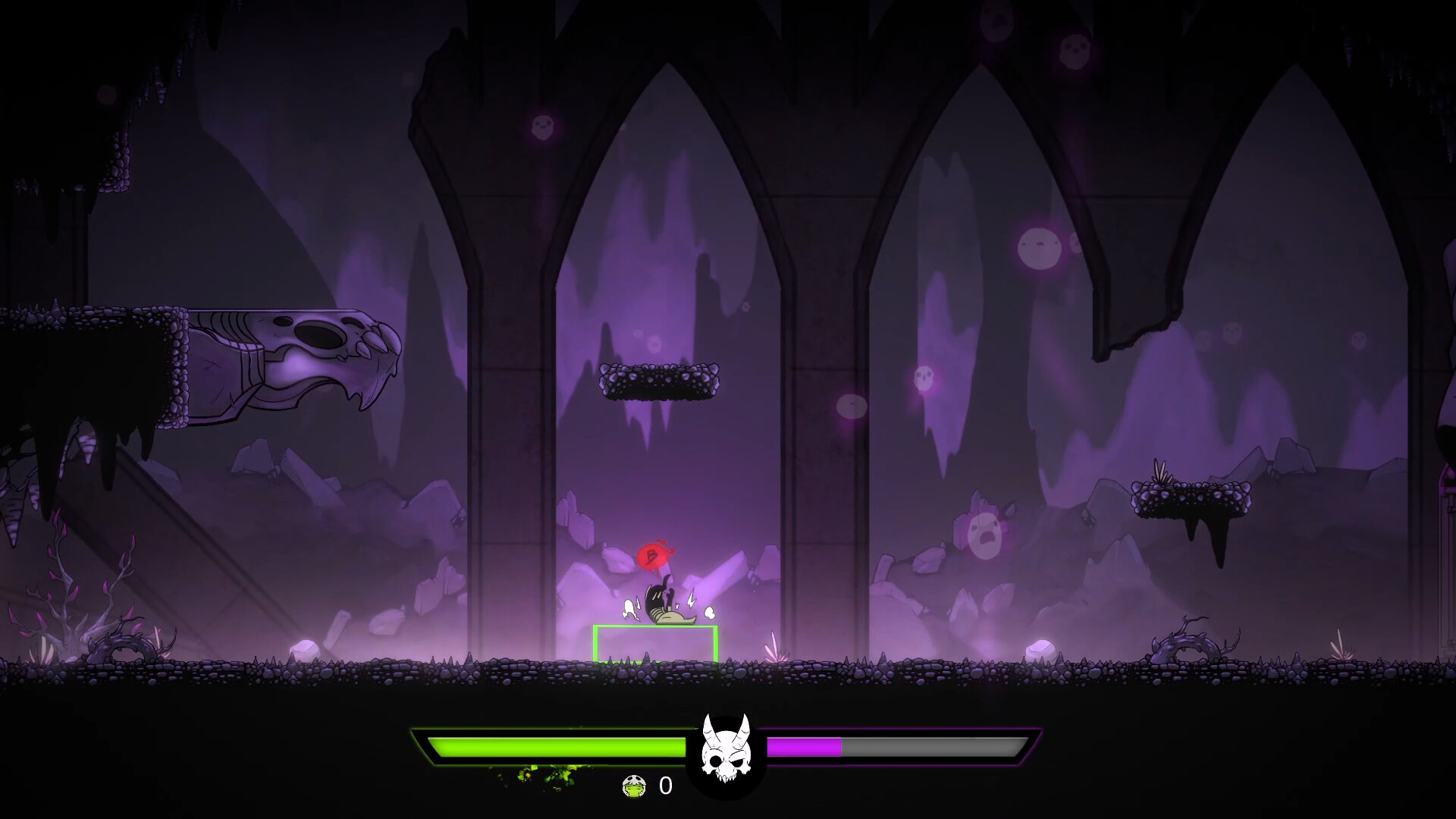This screenshot has height=819, width=1456.
Task: Select the green frog counter icon
Action: 634,787
